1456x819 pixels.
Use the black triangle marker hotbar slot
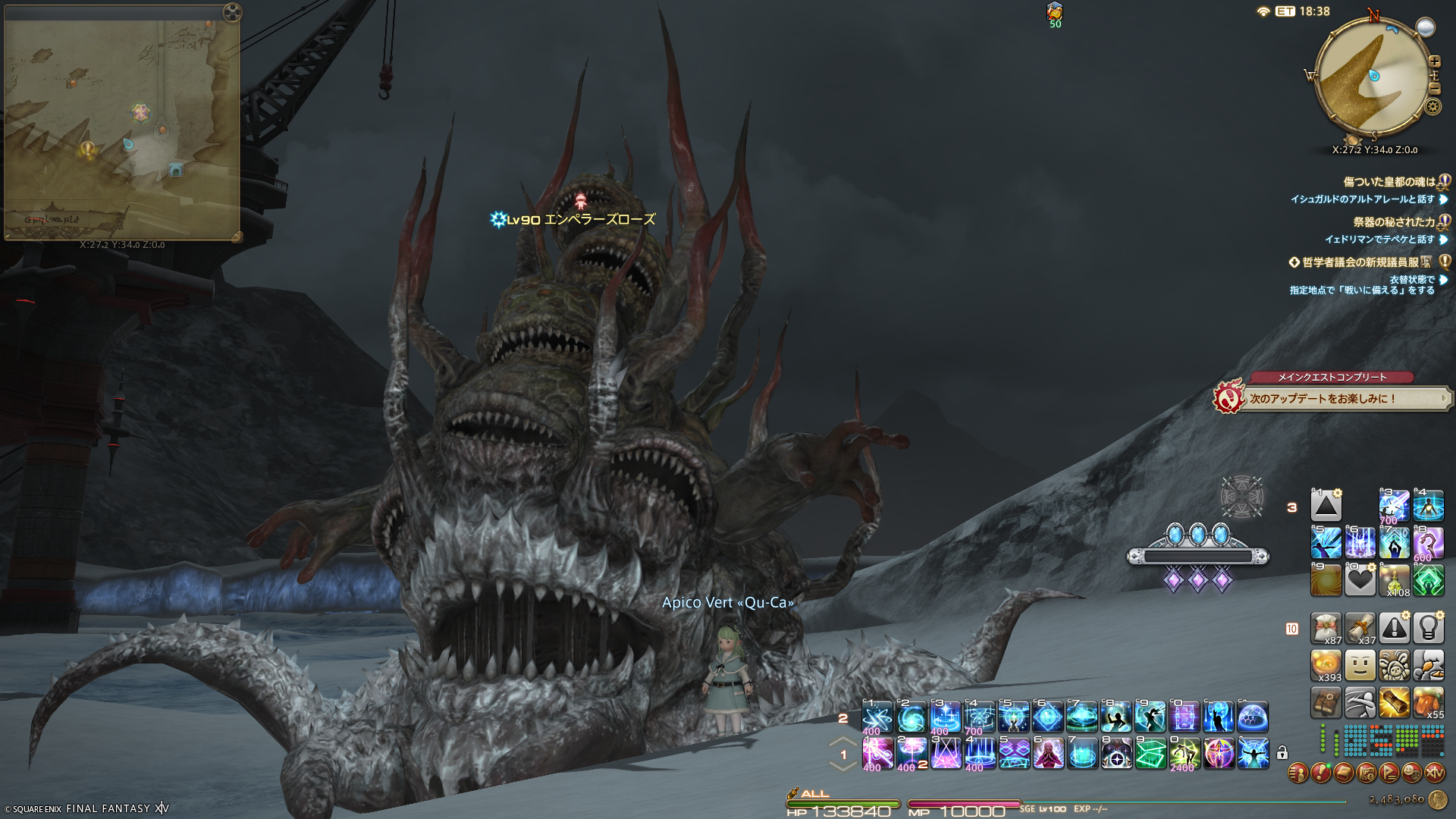[x=1326, y=506]
